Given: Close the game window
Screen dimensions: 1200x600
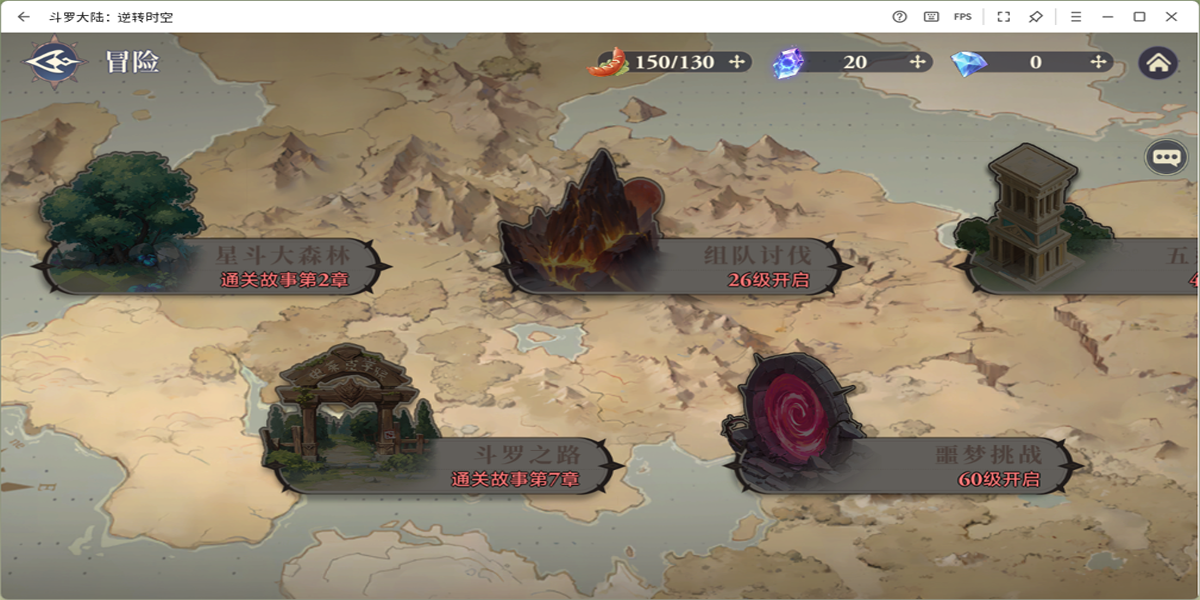Looking at the screenshot, I should [x=1171, y=17].
